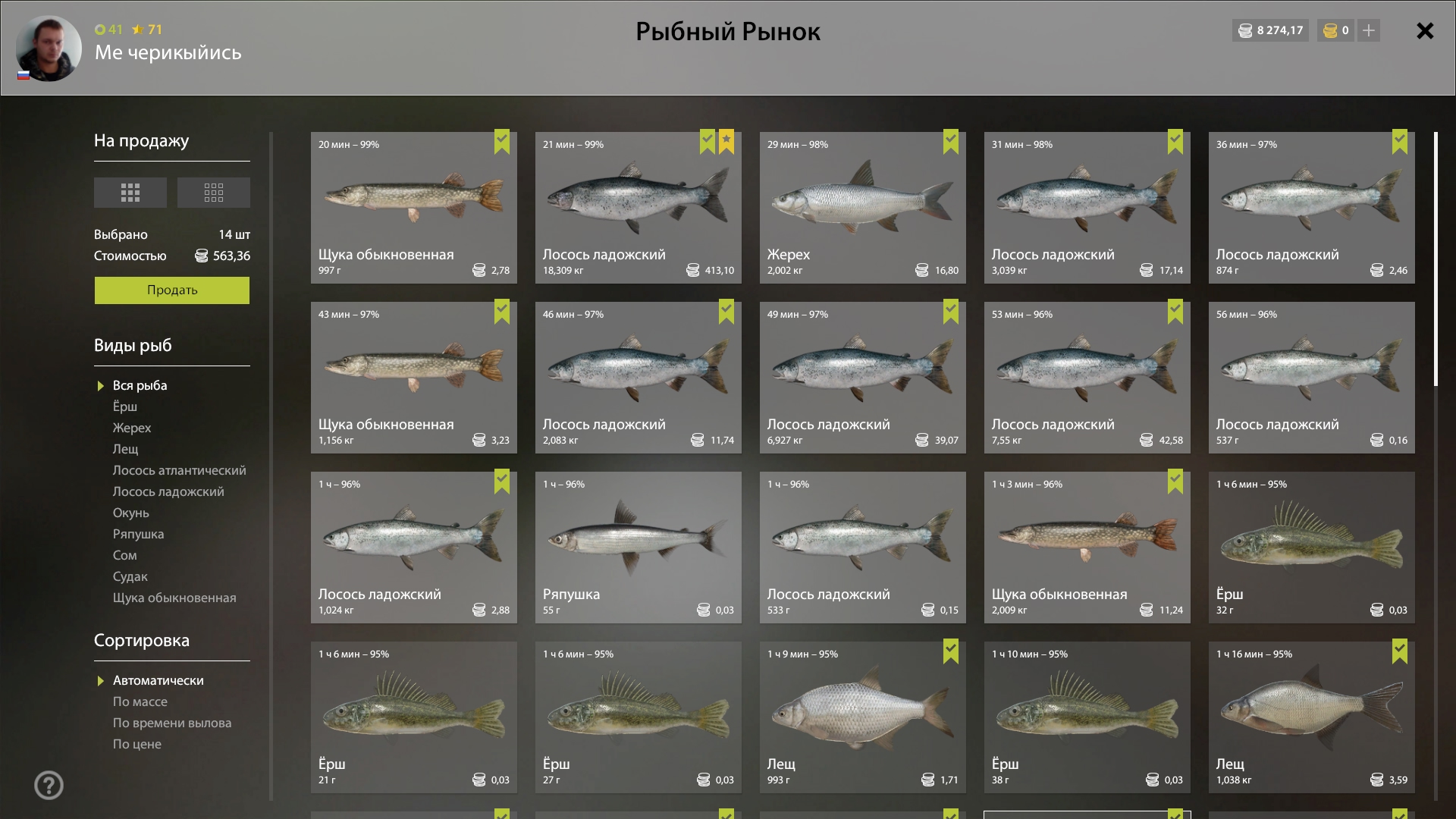Image resolution: width=1456 pixels, height=819 pixels.
Task: Show only Лосось атлантический
Action: (179, 471)
